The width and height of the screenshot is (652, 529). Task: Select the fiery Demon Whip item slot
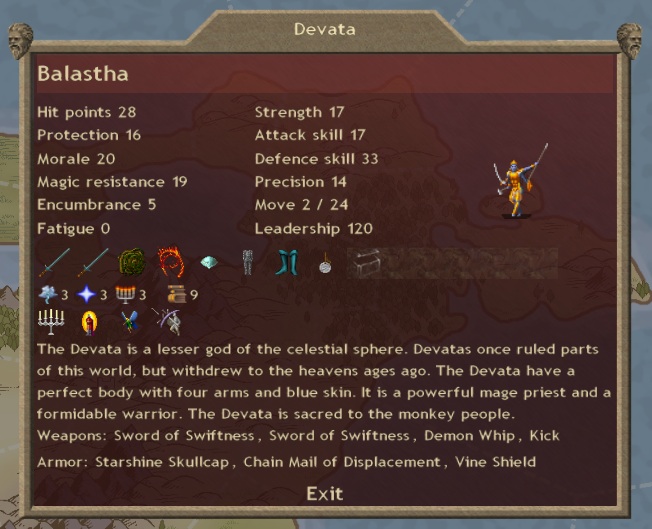(170, 263)
